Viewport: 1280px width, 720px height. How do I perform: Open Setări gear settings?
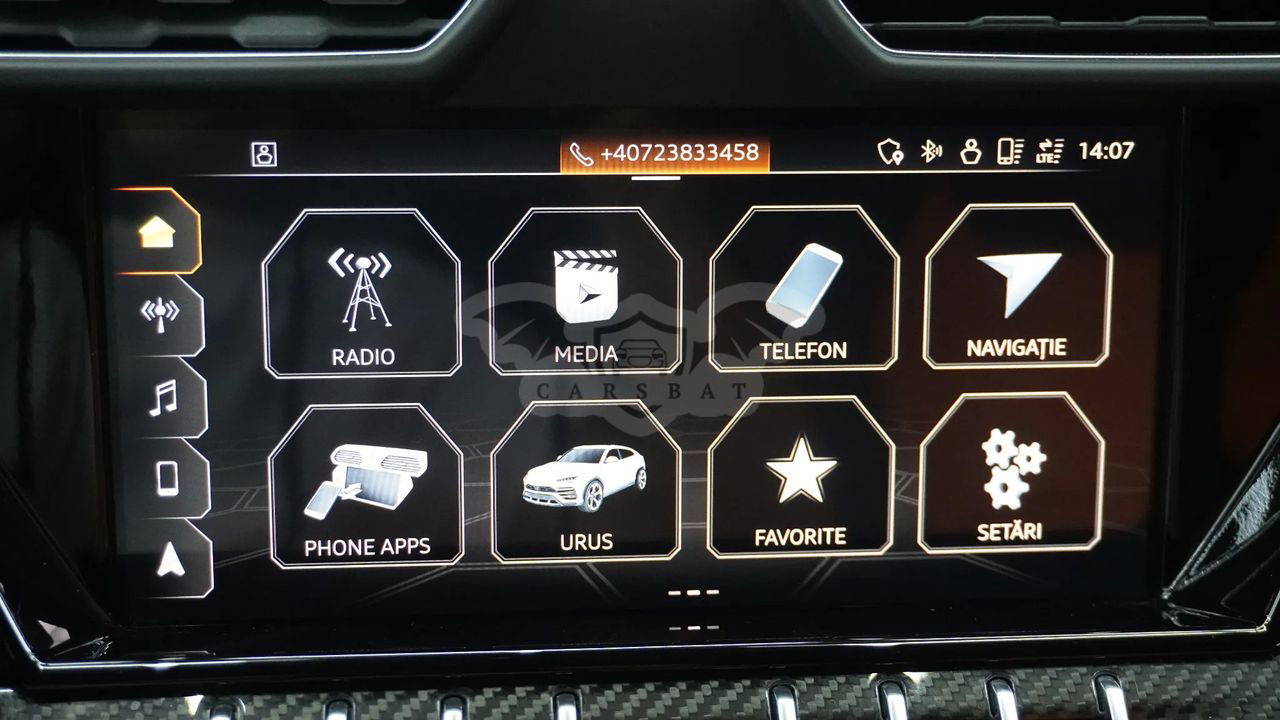pos(1012,473)
